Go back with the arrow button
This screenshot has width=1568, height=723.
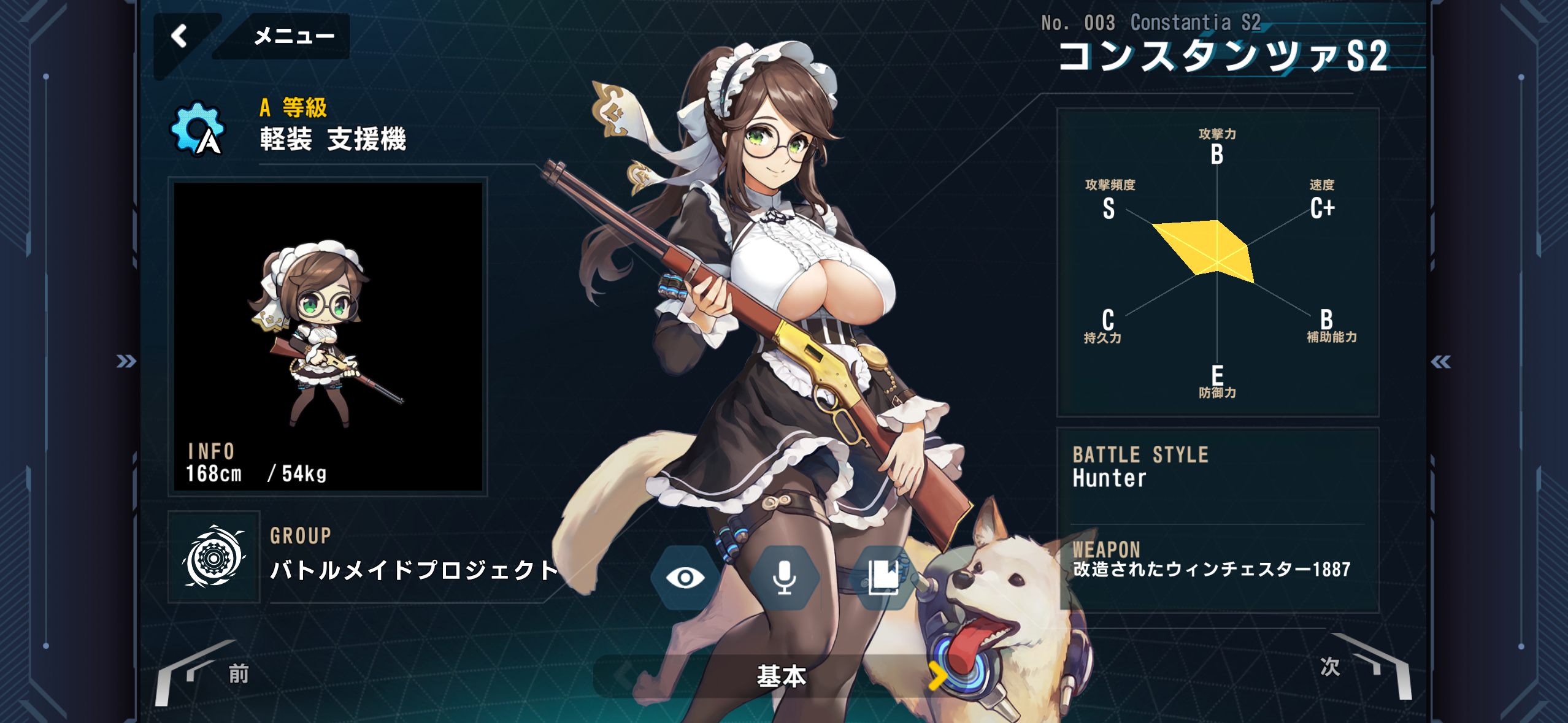[x=180, y=36]
